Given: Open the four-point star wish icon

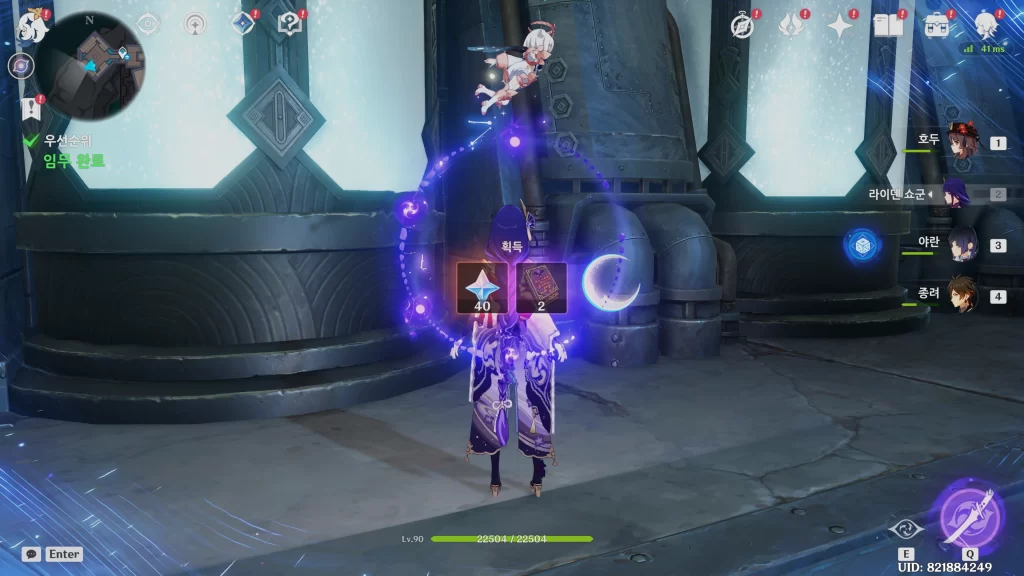Looking at the screenshot, I should (839, 26).
